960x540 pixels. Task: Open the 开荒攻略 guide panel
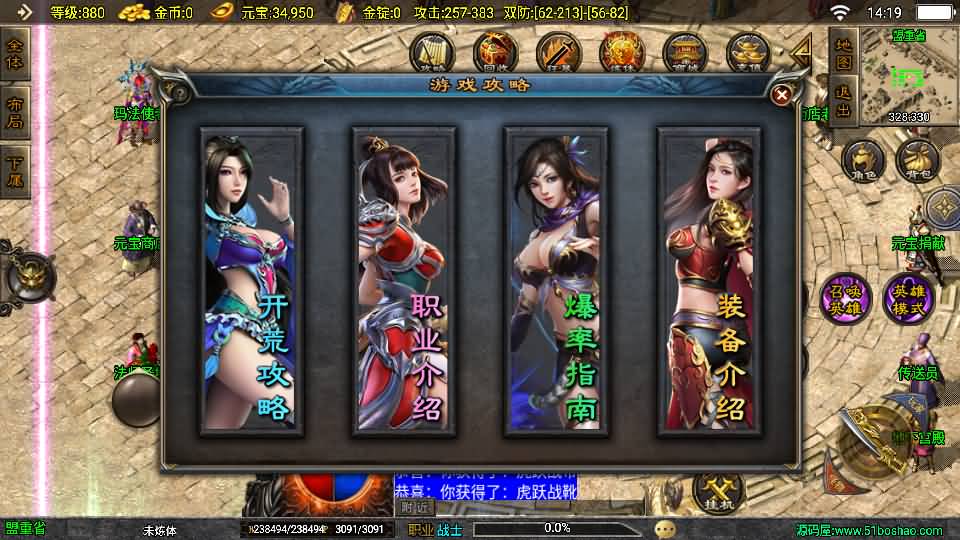(251, 282)
